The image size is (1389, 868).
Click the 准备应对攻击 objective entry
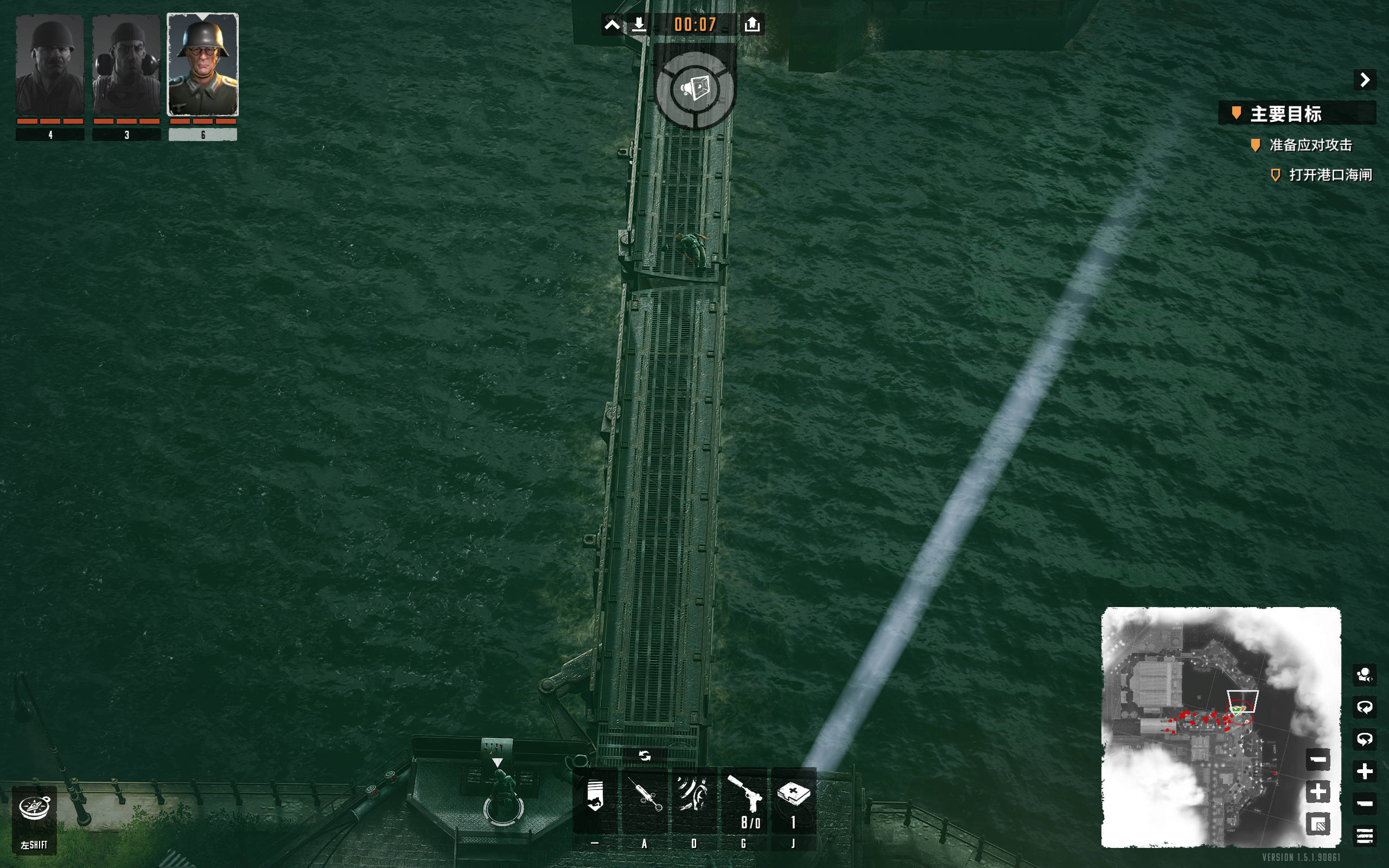(x=1310, y=145)
